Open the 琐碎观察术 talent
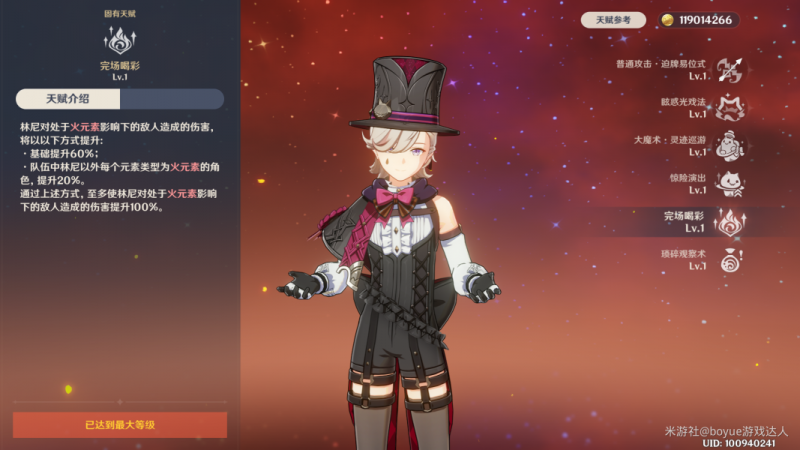Viewport: 800px width, 450px height. click(x=729, y=260)
